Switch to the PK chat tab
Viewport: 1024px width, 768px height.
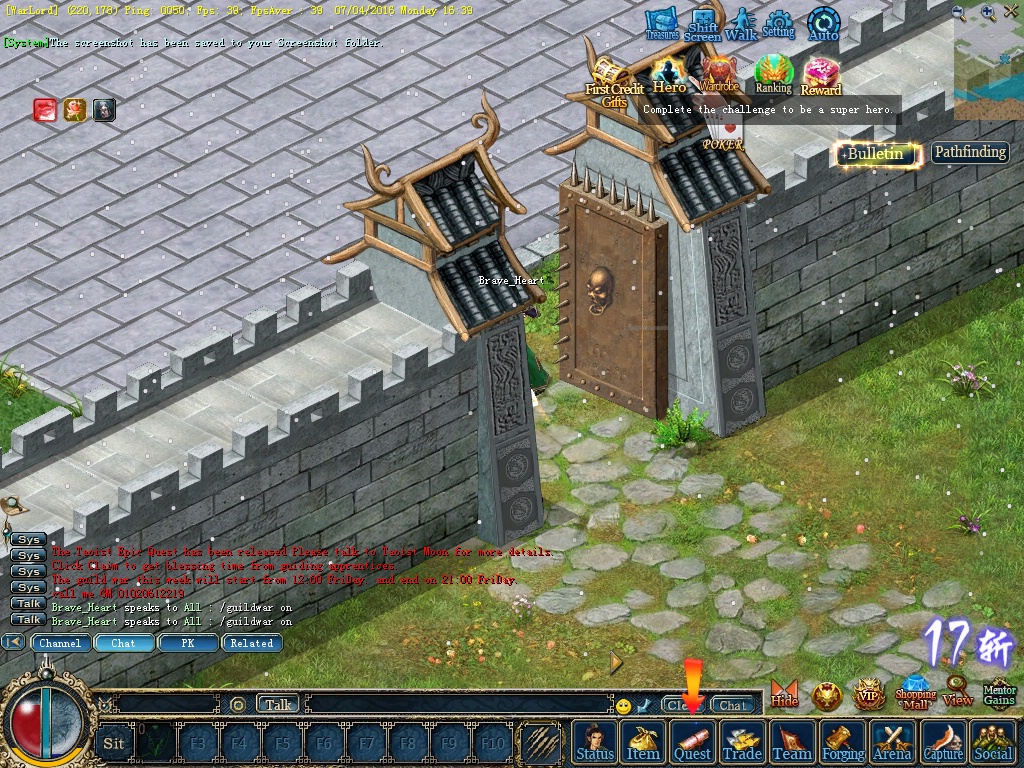[187, 643]
